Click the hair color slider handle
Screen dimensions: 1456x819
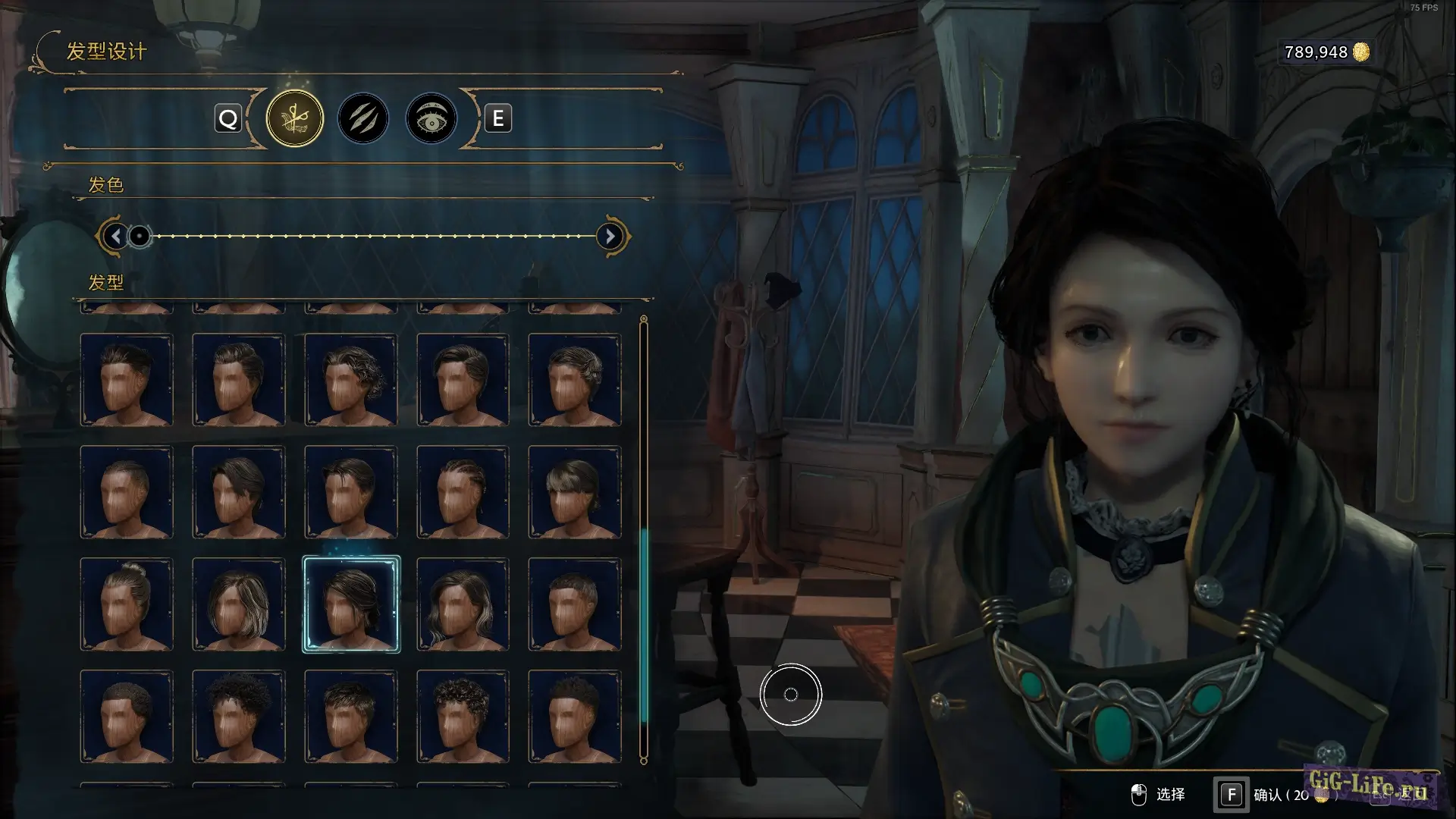point(140,237)
